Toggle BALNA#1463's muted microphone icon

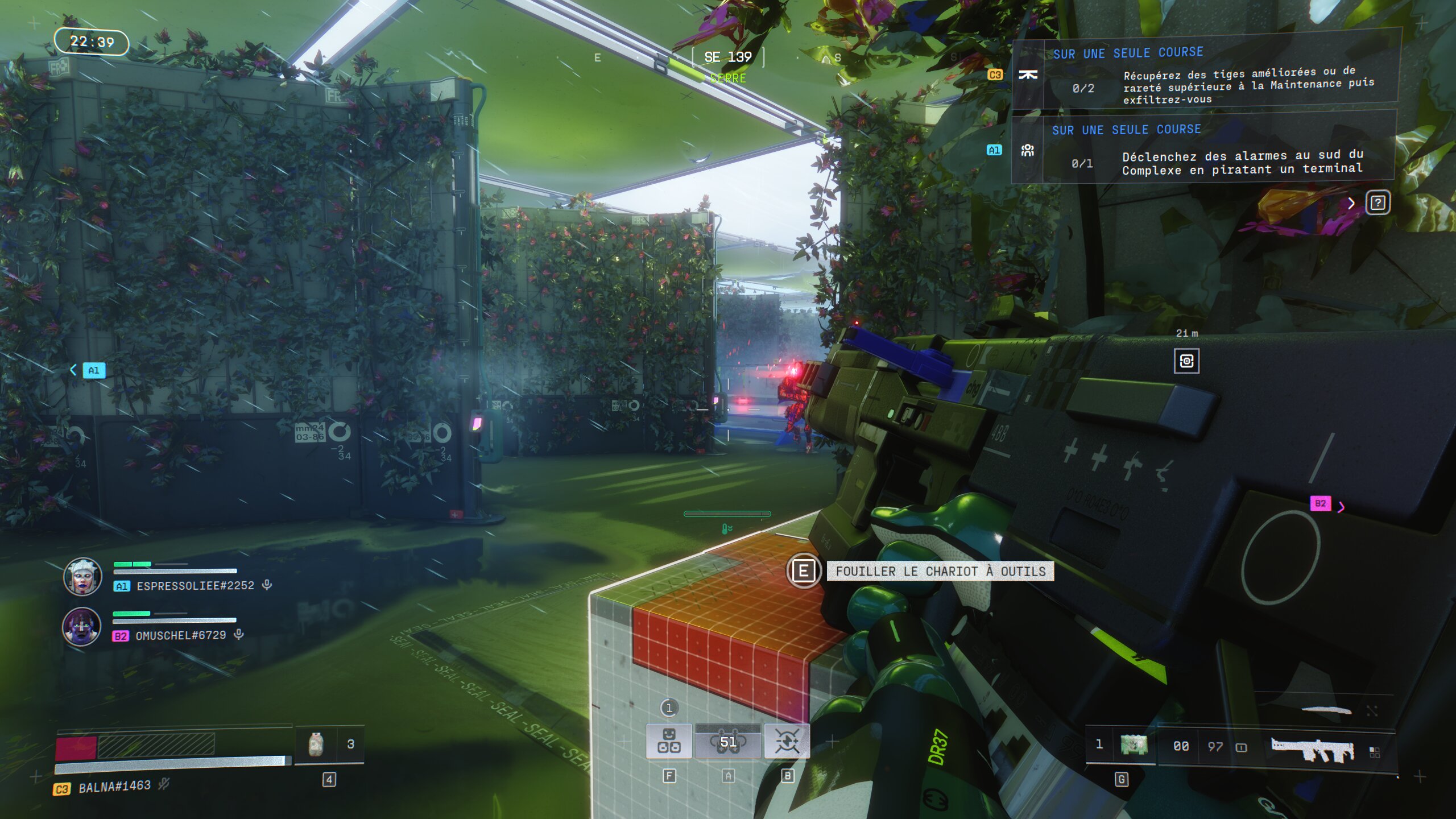164,785
